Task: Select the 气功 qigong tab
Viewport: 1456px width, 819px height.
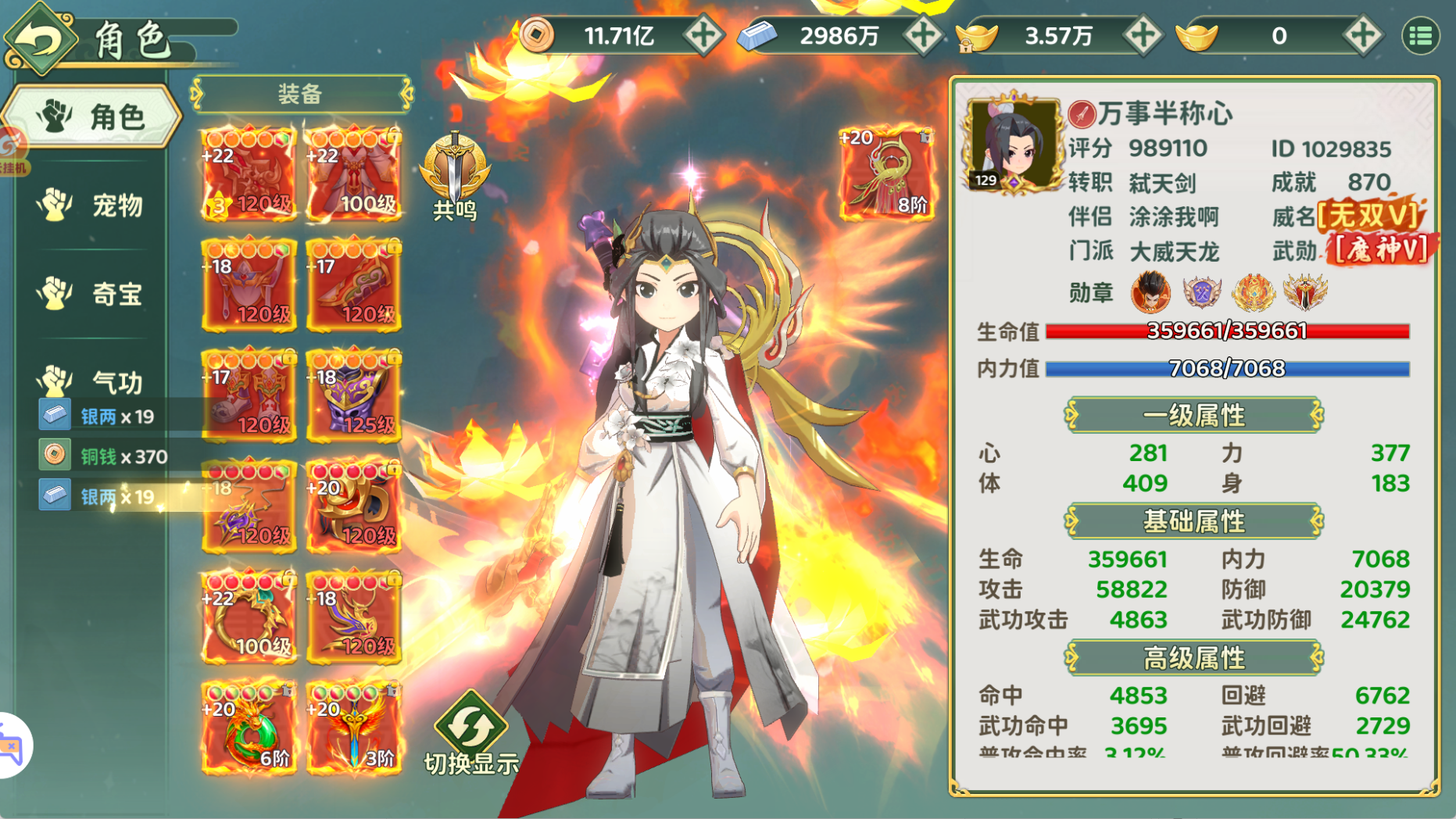Action: pyautogui.click(x=92, y=381)
